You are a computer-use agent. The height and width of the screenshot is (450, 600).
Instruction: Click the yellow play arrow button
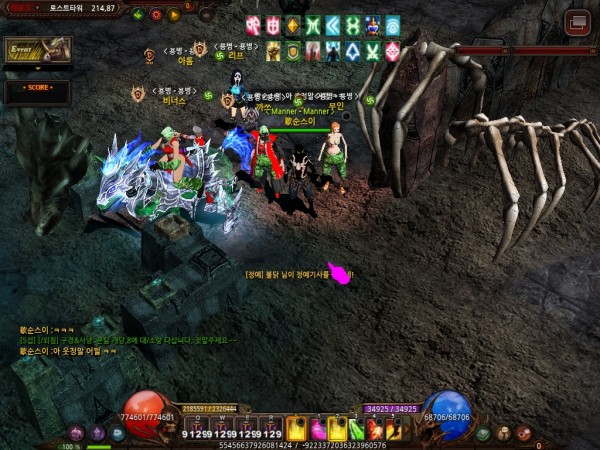[x=175, y=15]
